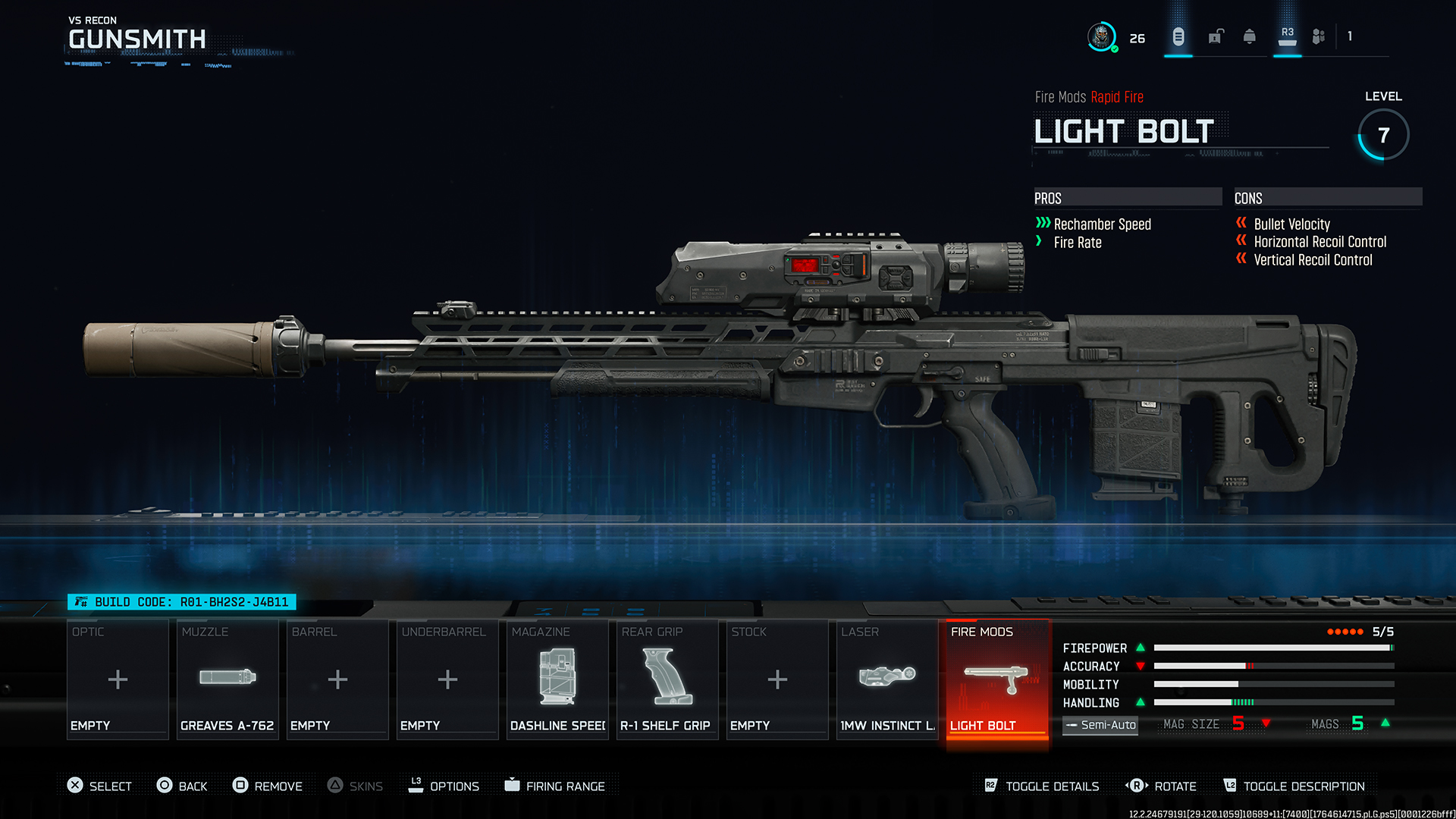1456x819 pixels.
Task: Open the empty Stock slot
Action: pyautogui.click(x=777, y=679)
